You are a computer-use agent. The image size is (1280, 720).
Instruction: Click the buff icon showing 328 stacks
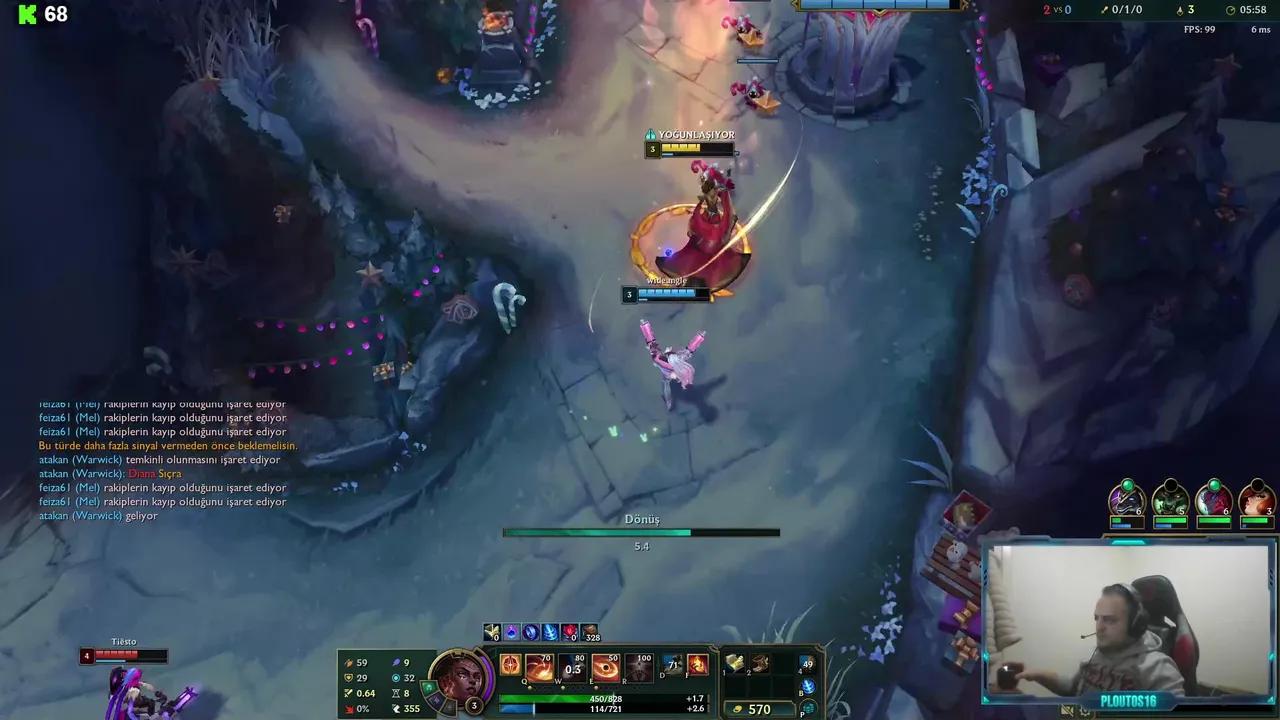(588, 633)
